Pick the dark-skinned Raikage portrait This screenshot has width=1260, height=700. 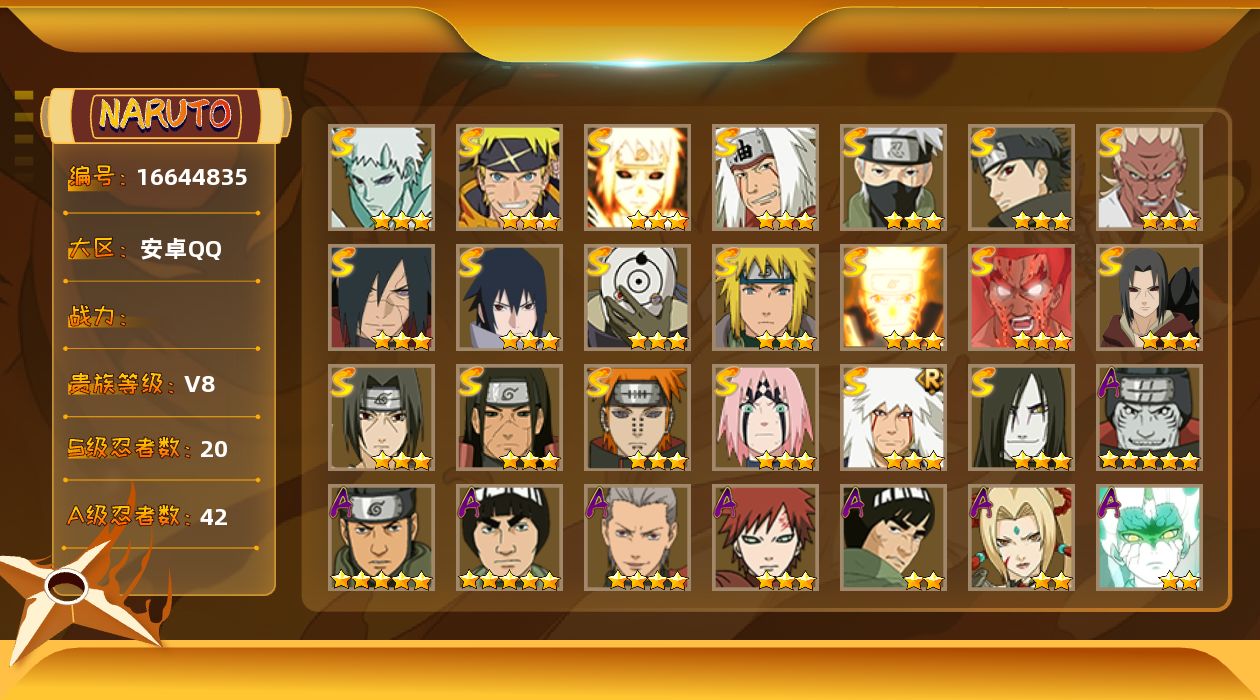pos(1149,177)
